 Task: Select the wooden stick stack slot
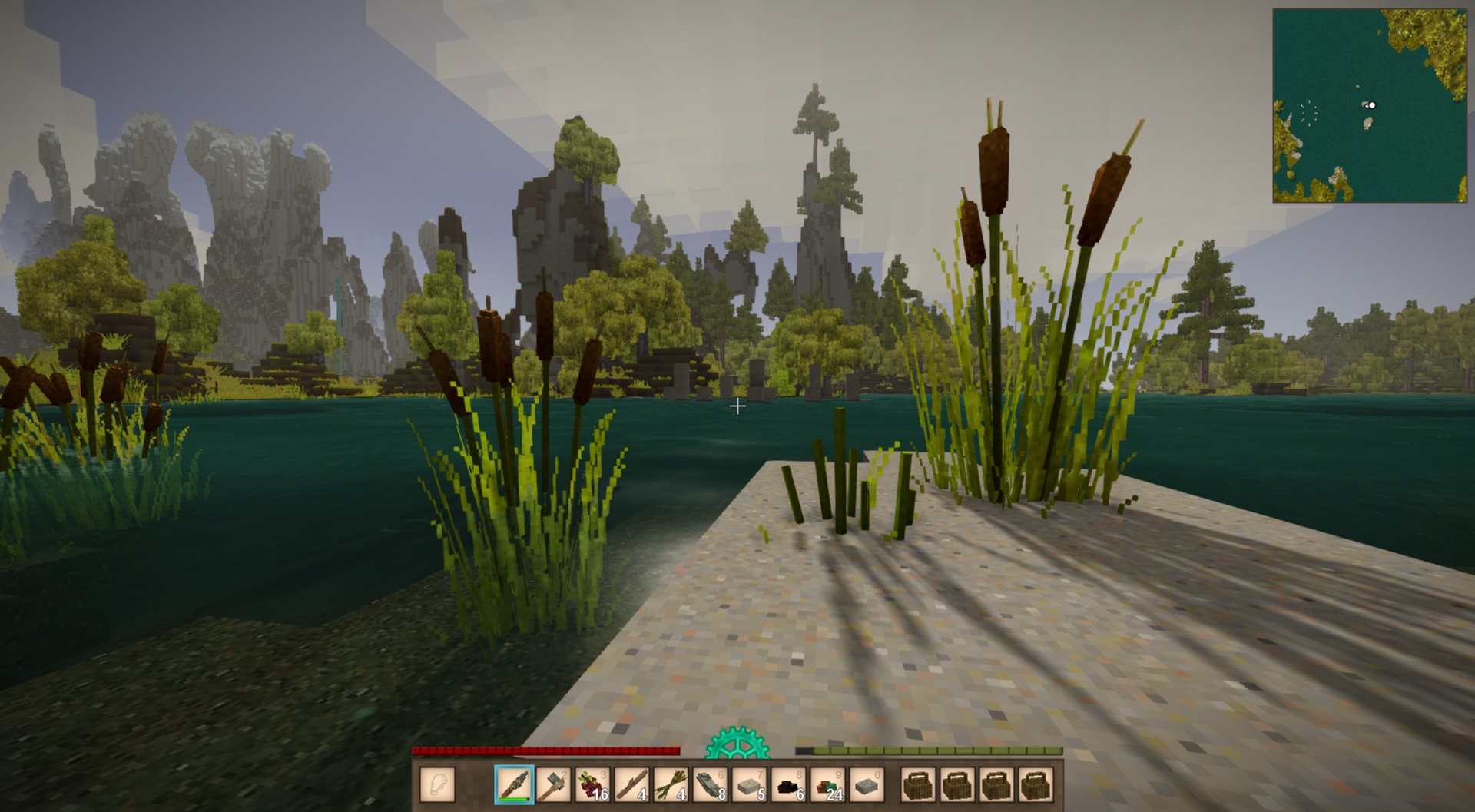point(631,786)
